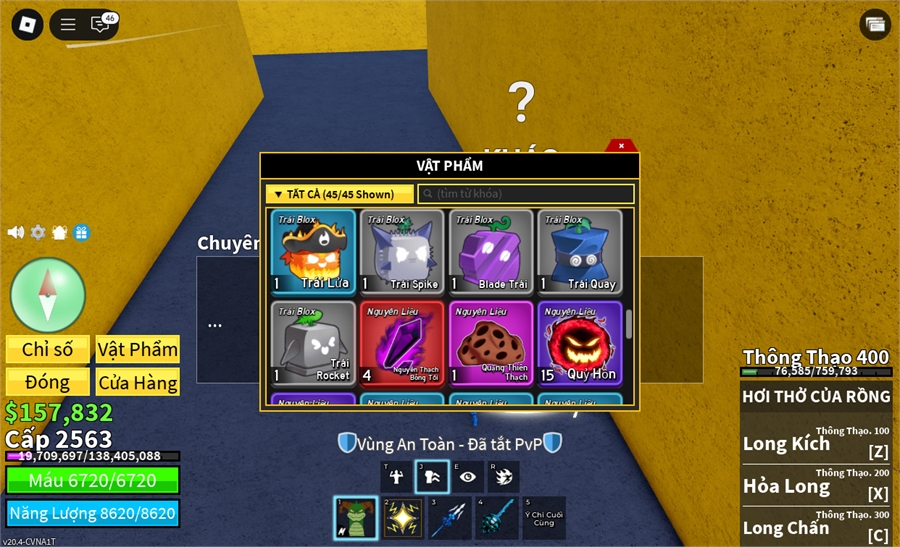Select the Ý Chí Cuối Cùng hotbar slot

click(x=543, y=518)
